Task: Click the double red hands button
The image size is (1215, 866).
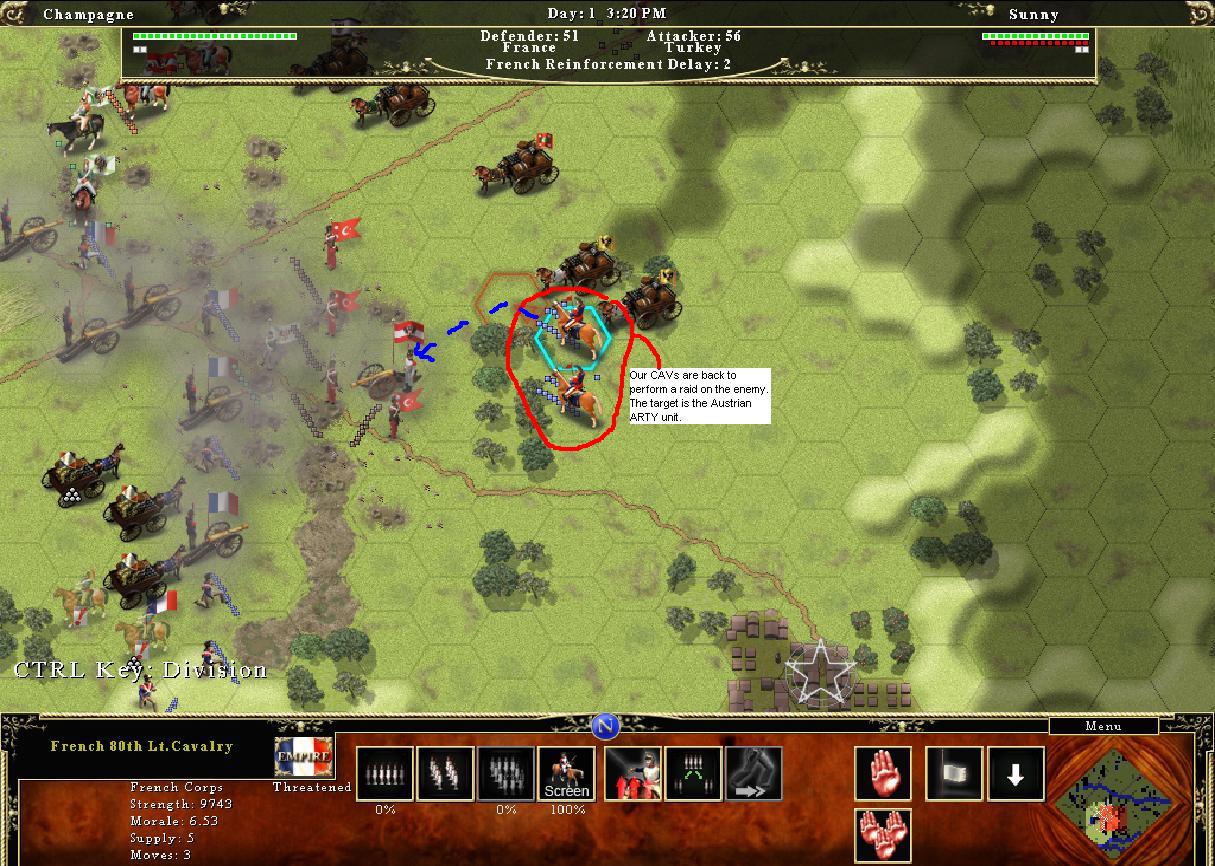Action: pos(883,836)
